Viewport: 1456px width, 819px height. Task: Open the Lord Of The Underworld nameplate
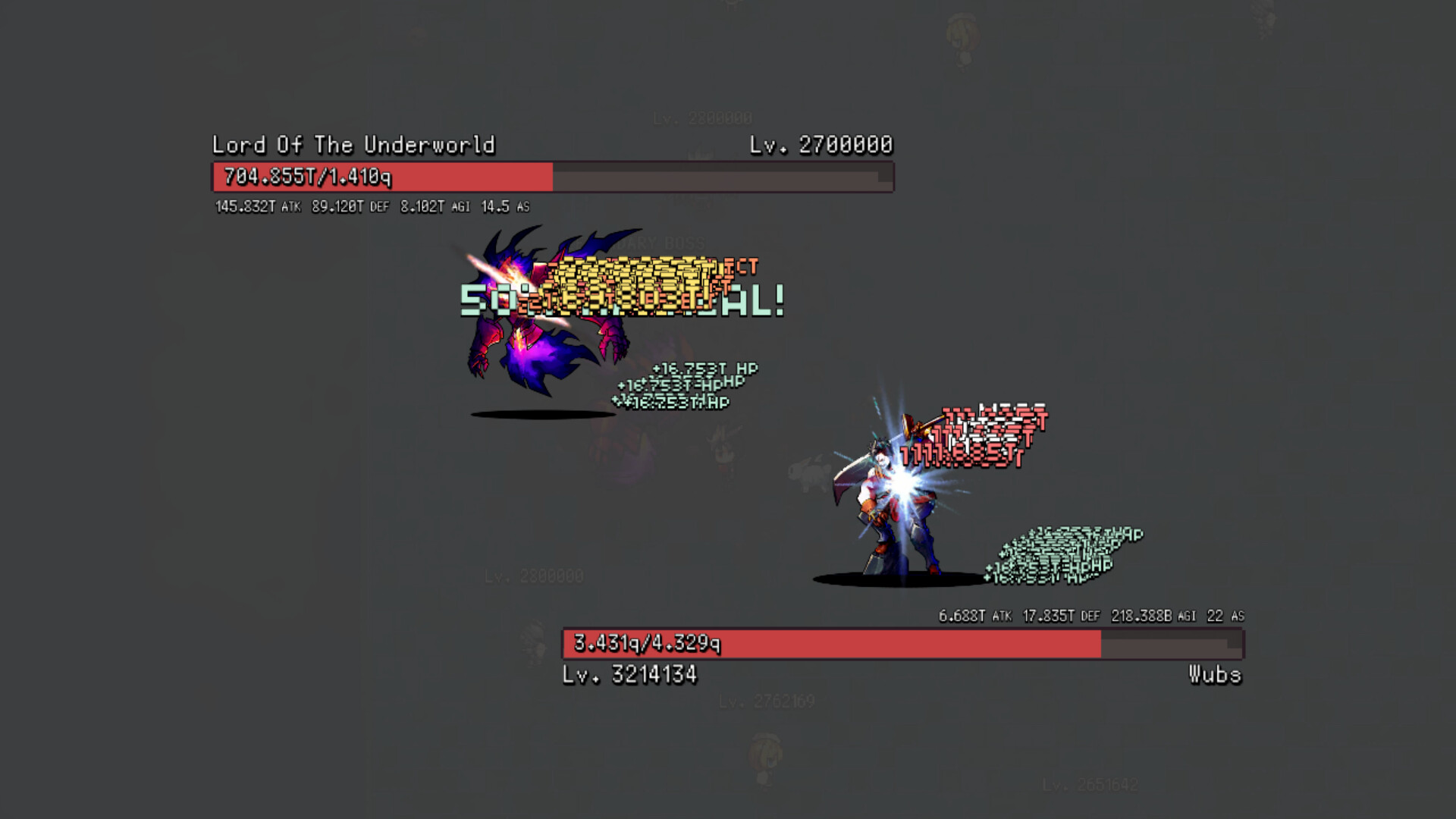point(353,145)
